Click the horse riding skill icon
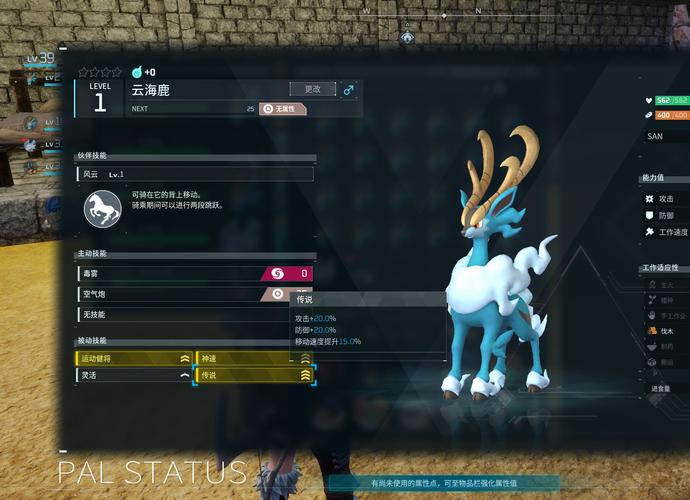This screenshot has height=500, width=690. tap(102, 208)
